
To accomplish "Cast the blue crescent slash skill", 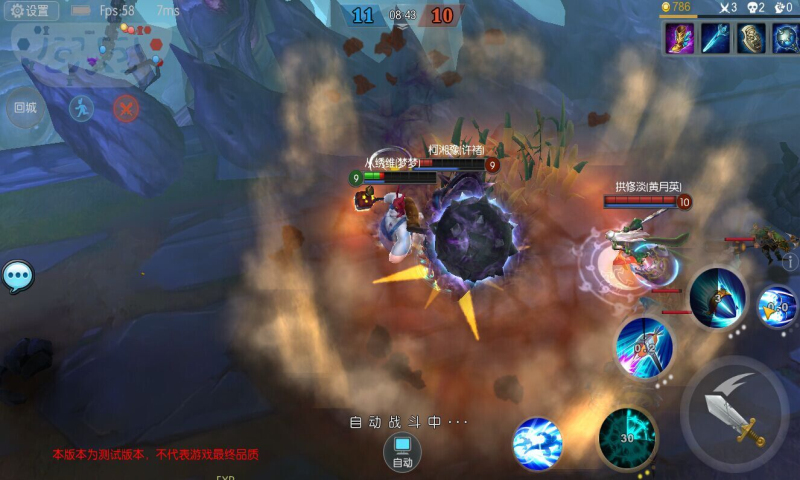I will pyautogui.click(x=717, y=297).
